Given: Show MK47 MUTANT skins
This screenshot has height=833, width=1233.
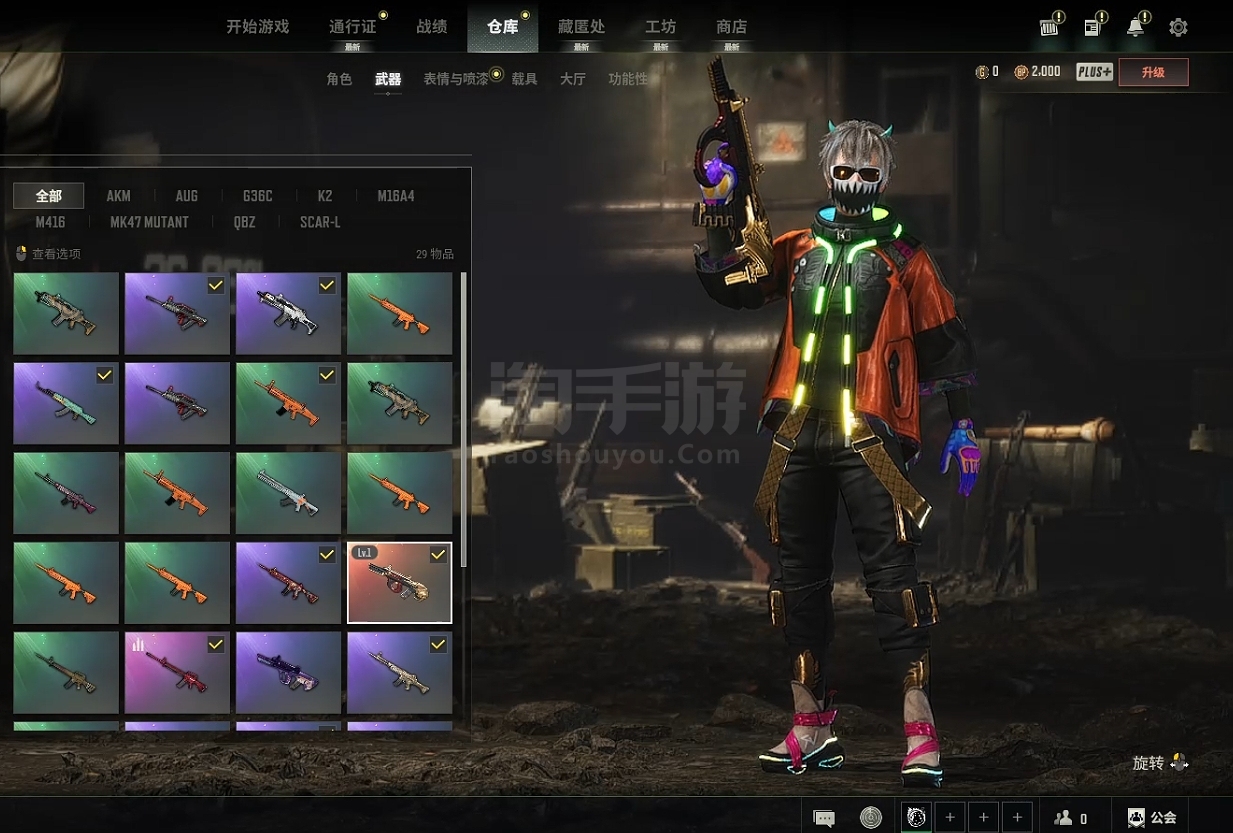Looking at the screenshot, I should 149,222.
